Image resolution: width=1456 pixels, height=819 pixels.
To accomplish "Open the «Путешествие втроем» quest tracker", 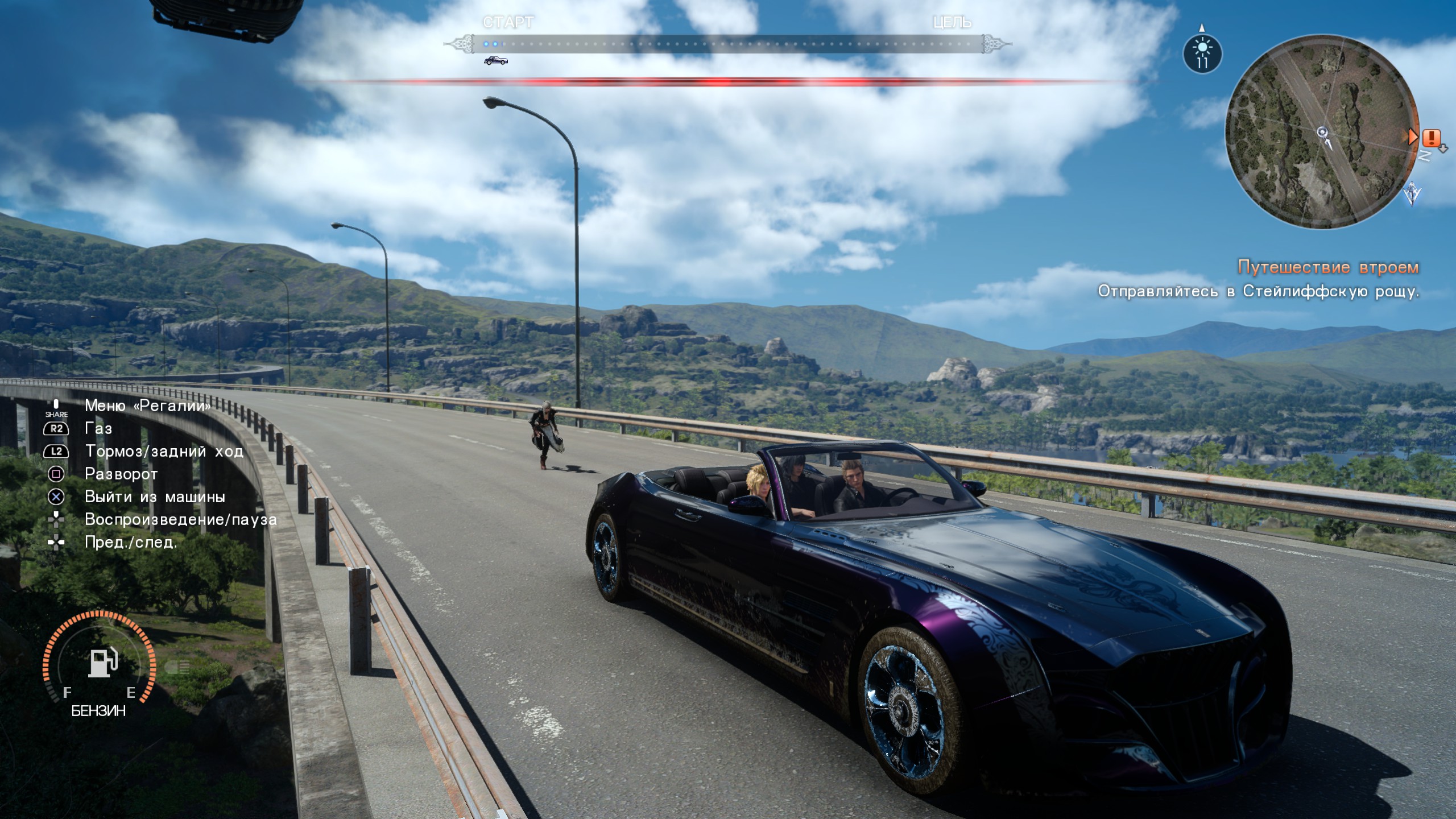I will pyautogui.click(x=1328, y=267).
